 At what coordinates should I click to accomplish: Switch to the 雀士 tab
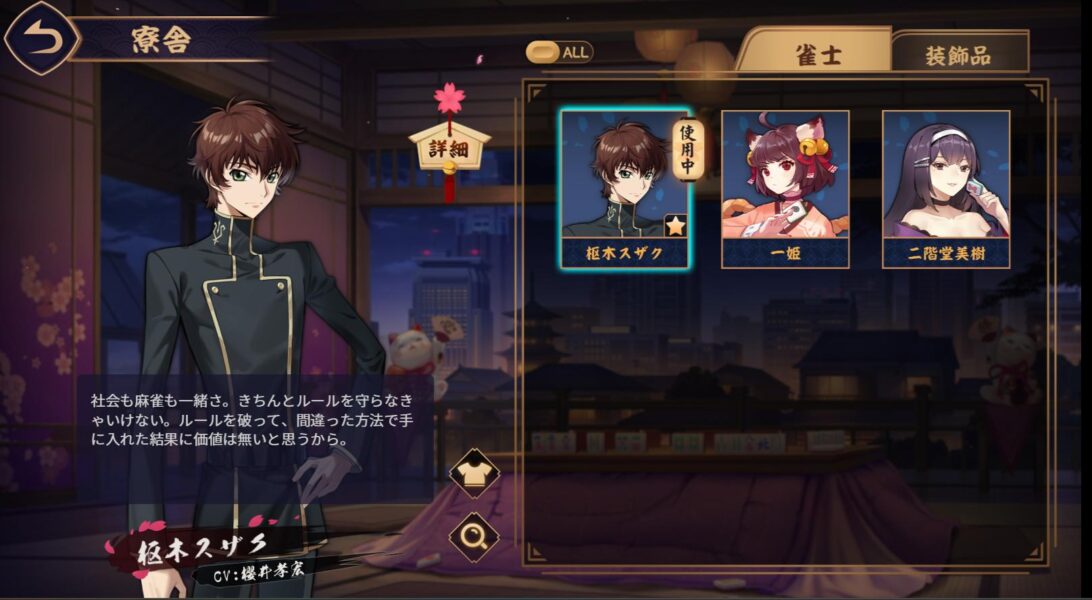pos(813,53)
